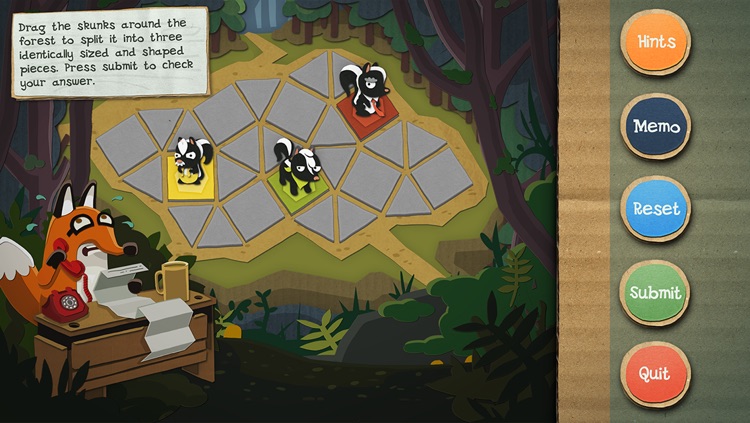Open the Memo notepad
This screenshot has height=423, width=750.
(x=655, y=127)
